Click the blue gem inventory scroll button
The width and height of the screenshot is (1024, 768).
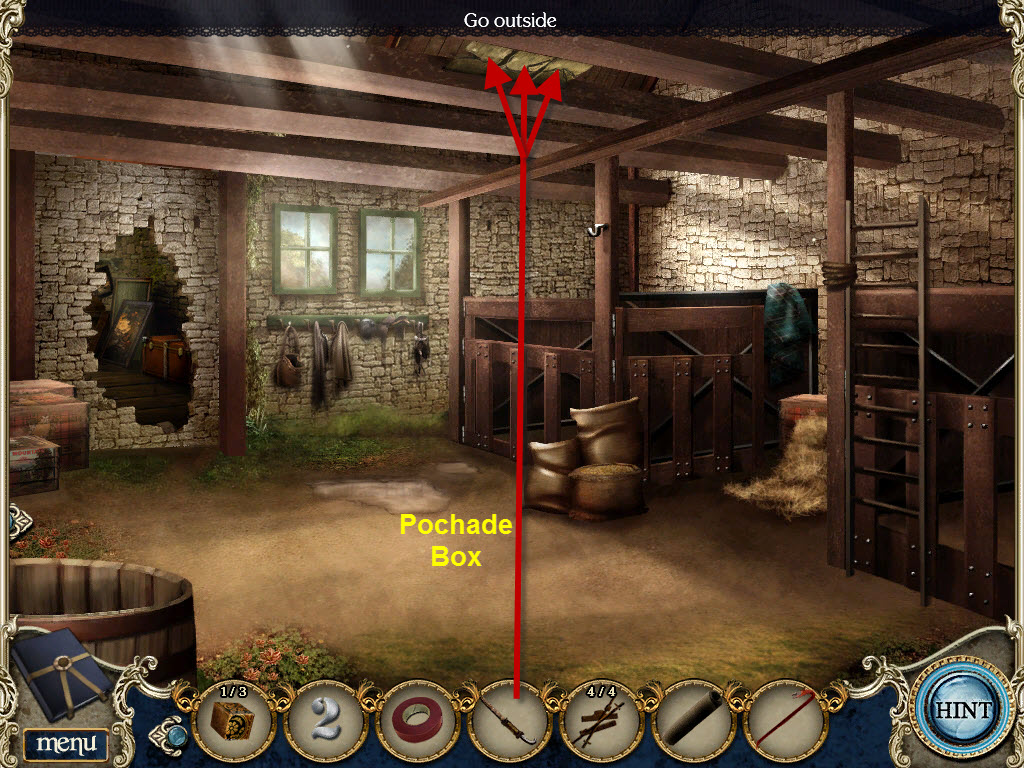[174, 735]
